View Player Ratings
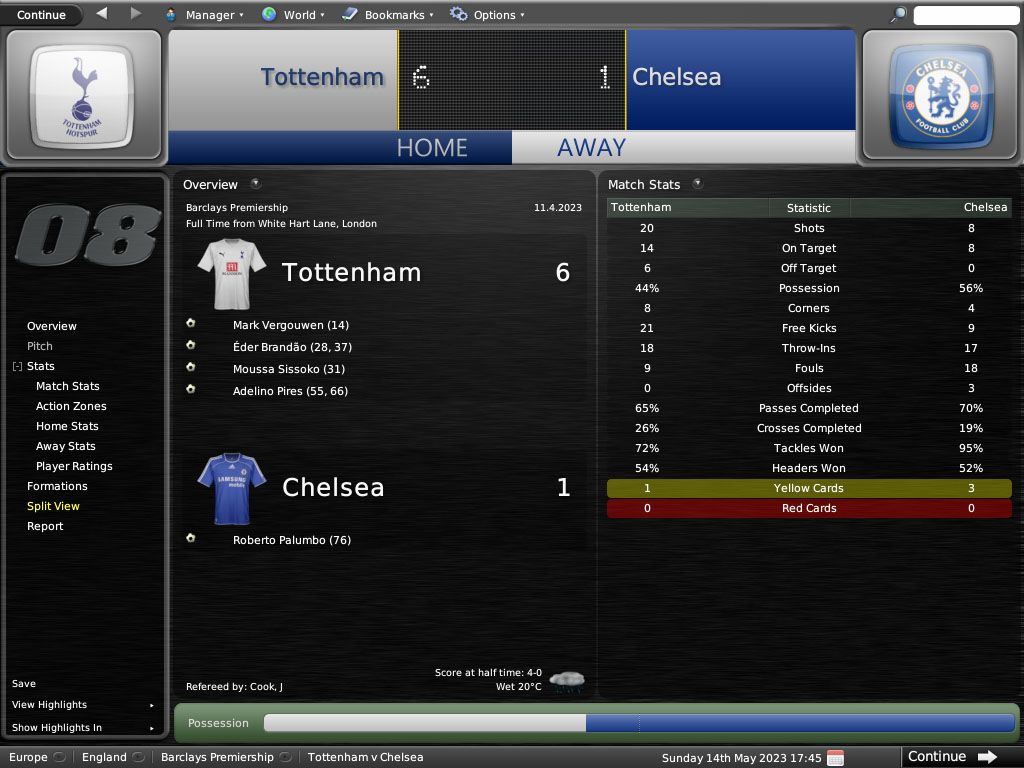Screen dimensions: 1024x768 point(74,466)
